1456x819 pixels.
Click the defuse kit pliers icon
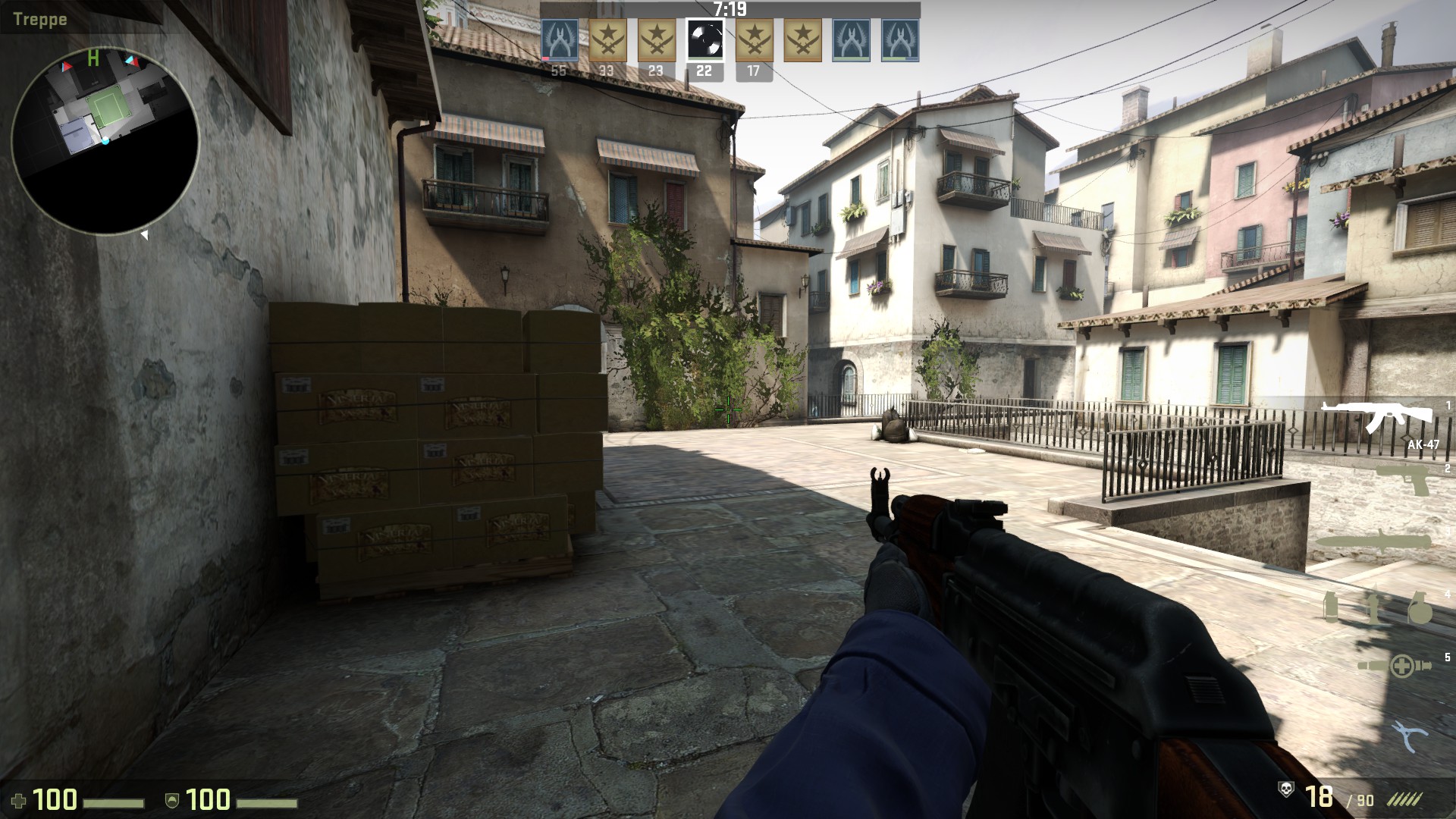click(x=1409, y=735)
